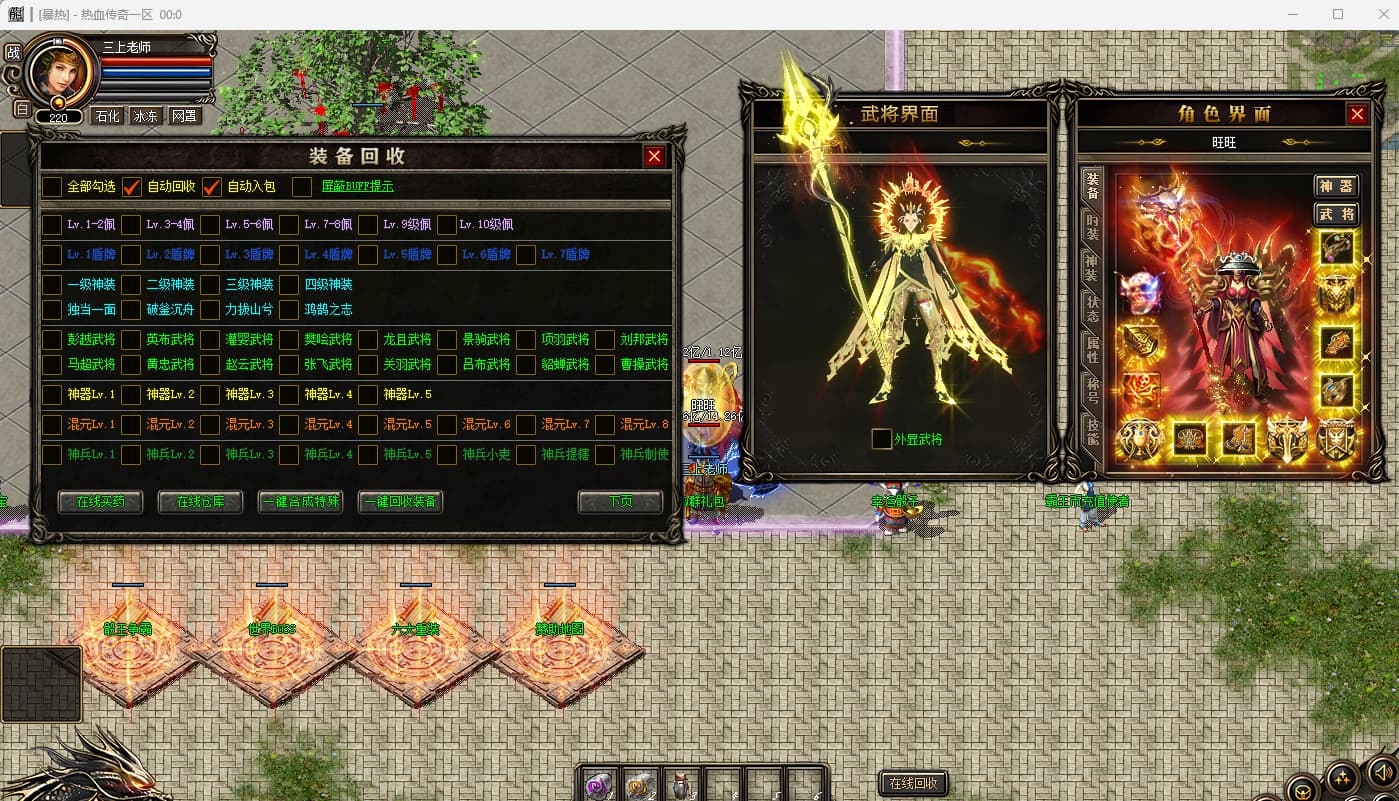
Task: Check the 一级神装 recycle option
Action: (52, 285)
